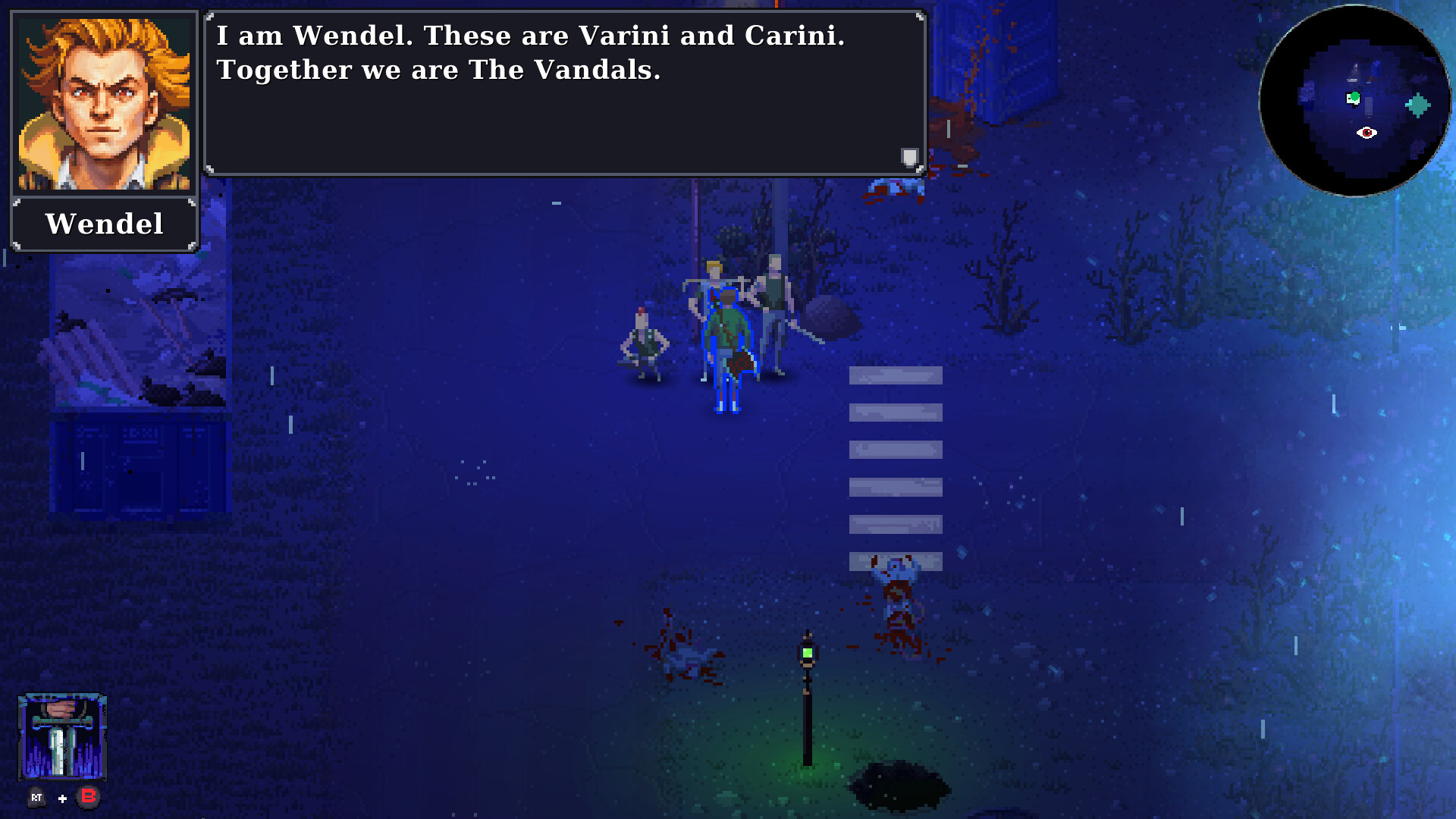Screen dimensions: 1456x819
Task: Click the crouching character with red hat
Action: (645, 341)
